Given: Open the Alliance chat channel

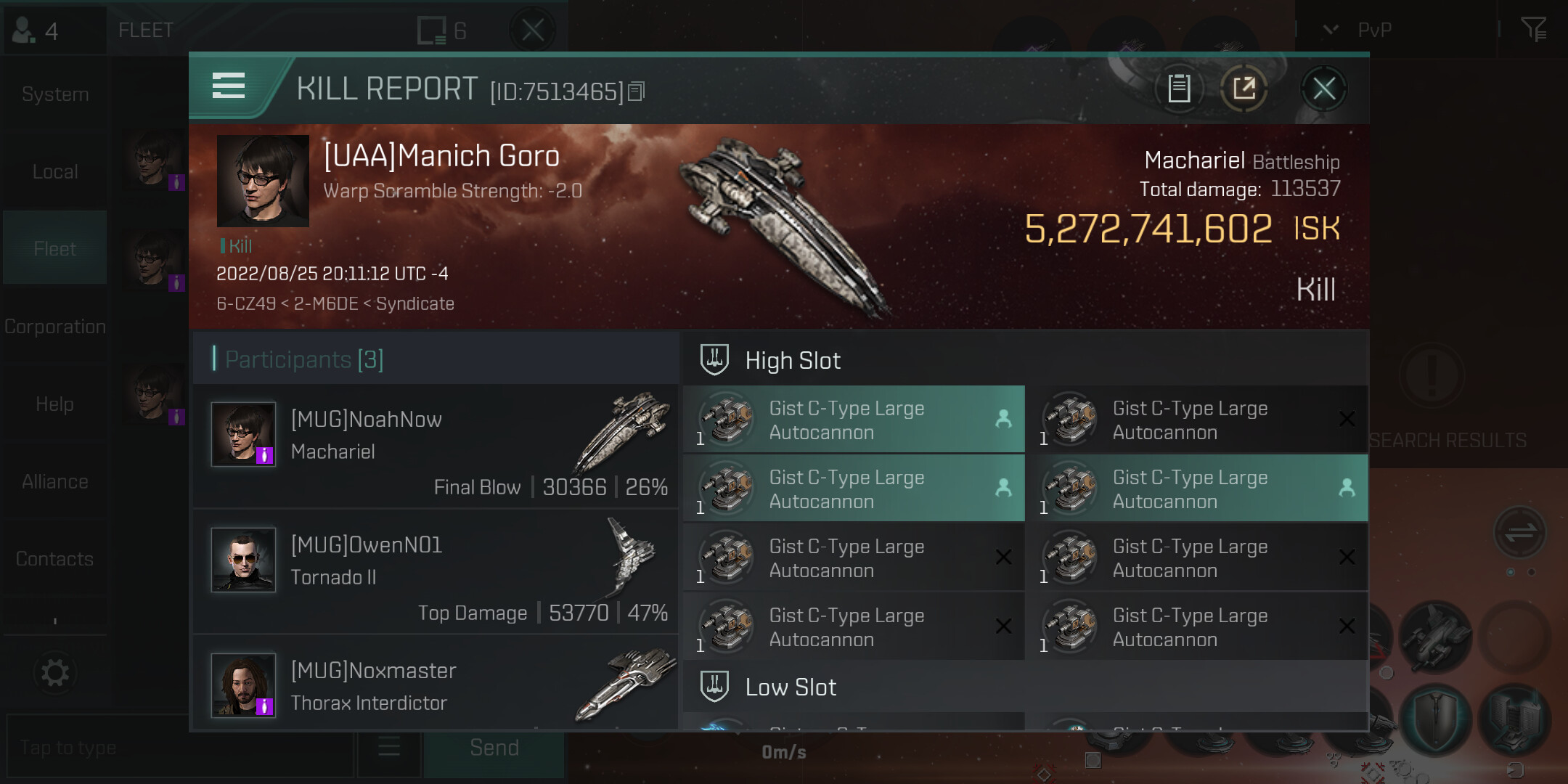Looking at the screenshot, I should coord(55,482).
